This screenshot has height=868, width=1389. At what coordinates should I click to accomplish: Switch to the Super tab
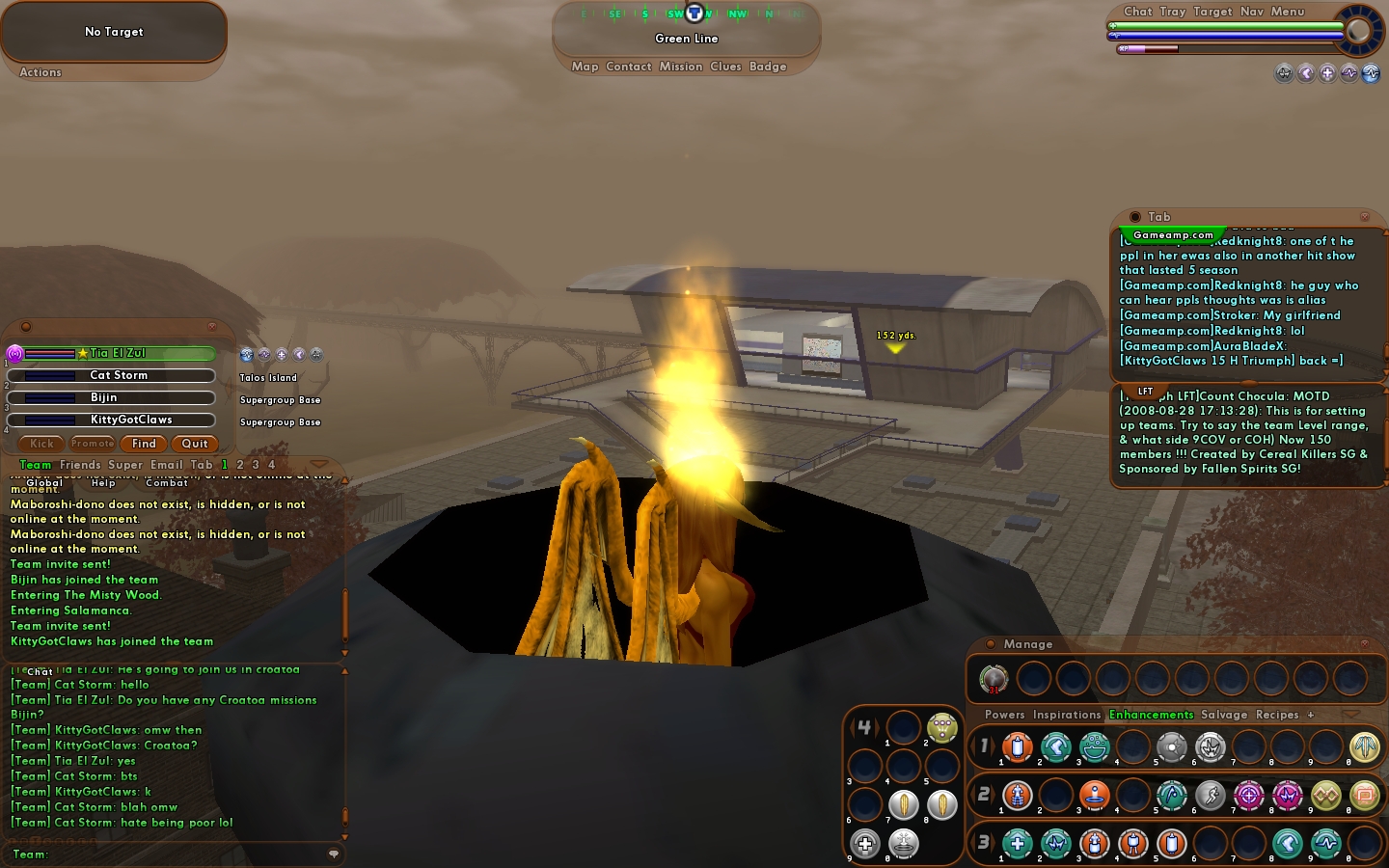pos(125,465)
